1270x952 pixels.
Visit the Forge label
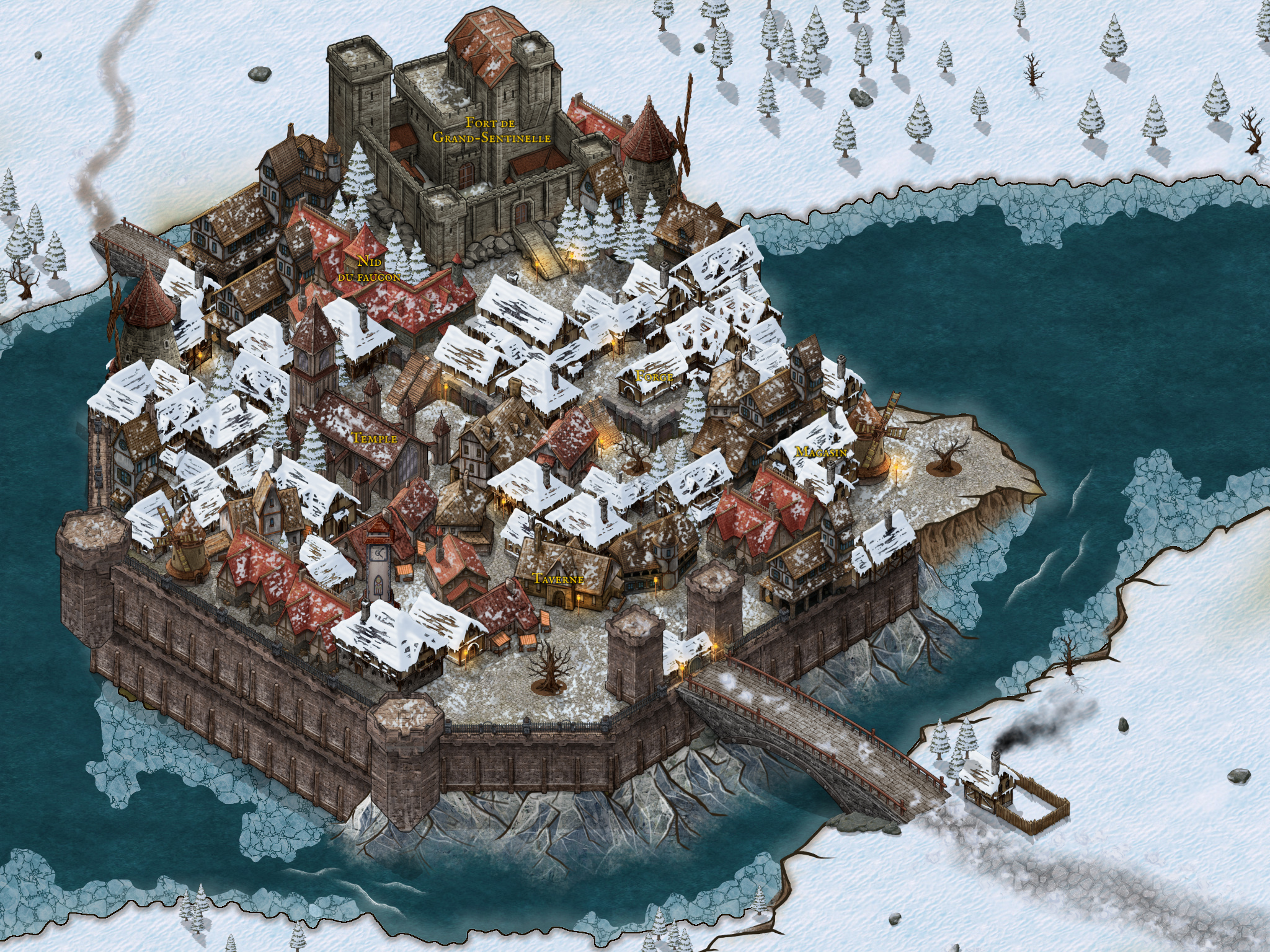(654, 376)
